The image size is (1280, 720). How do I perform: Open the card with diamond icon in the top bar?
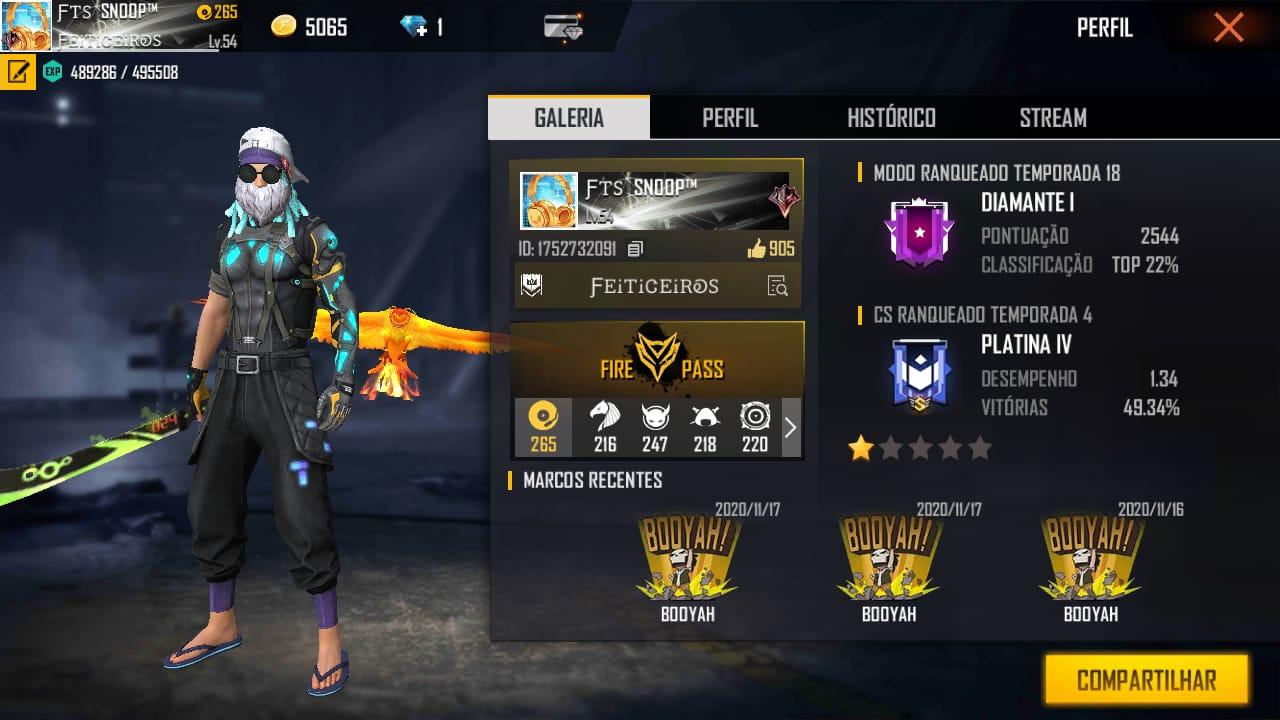[564, 28]
